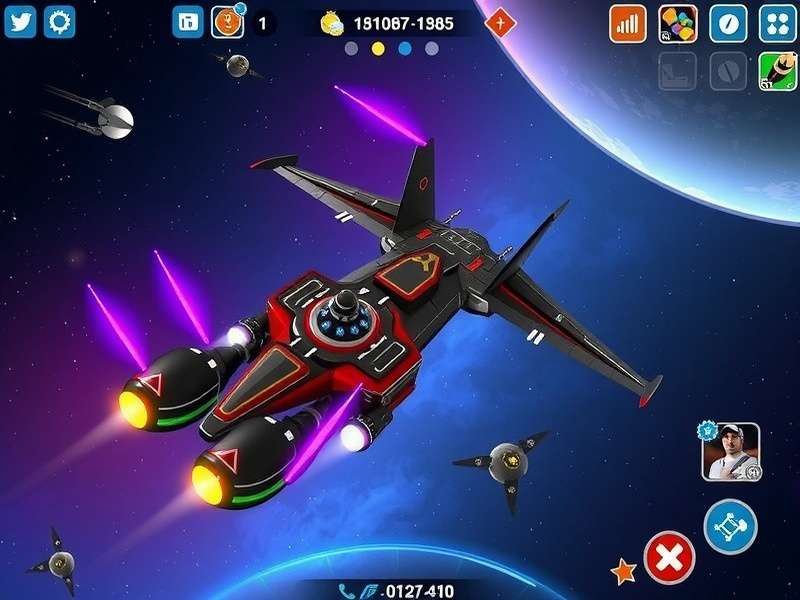Select the green pencil icon
The image size is (800, 600).
coord(777,72)
